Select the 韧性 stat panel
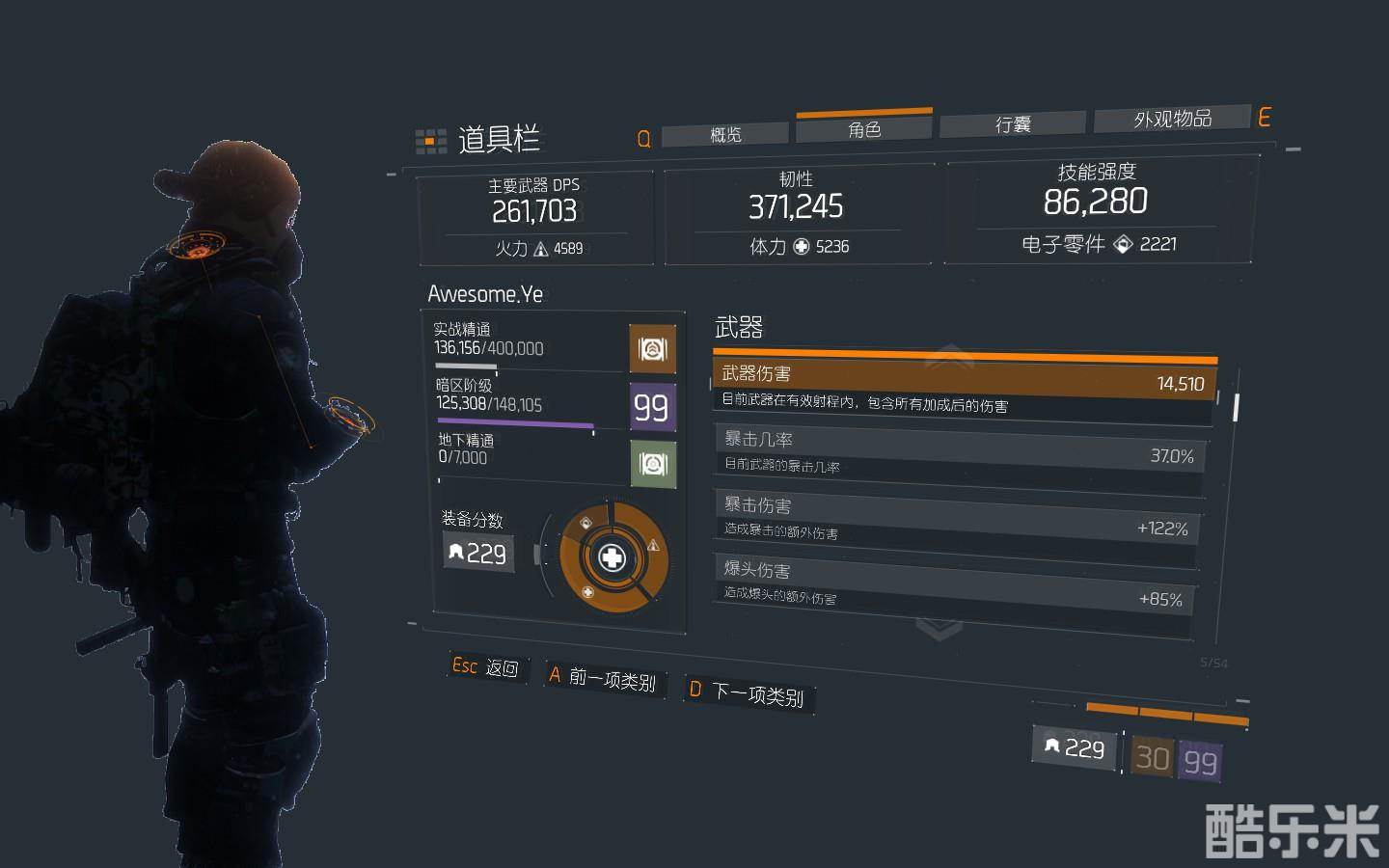The width and height of the screenshot is (1389, 868). [797, 213]
